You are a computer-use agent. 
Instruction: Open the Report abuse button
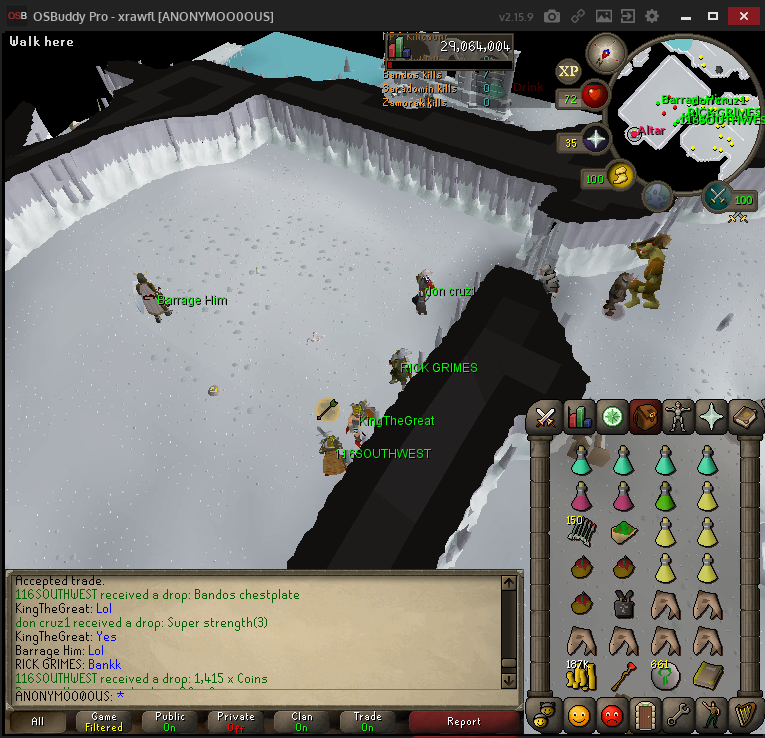pyautogui.click(x=463, y=721)
